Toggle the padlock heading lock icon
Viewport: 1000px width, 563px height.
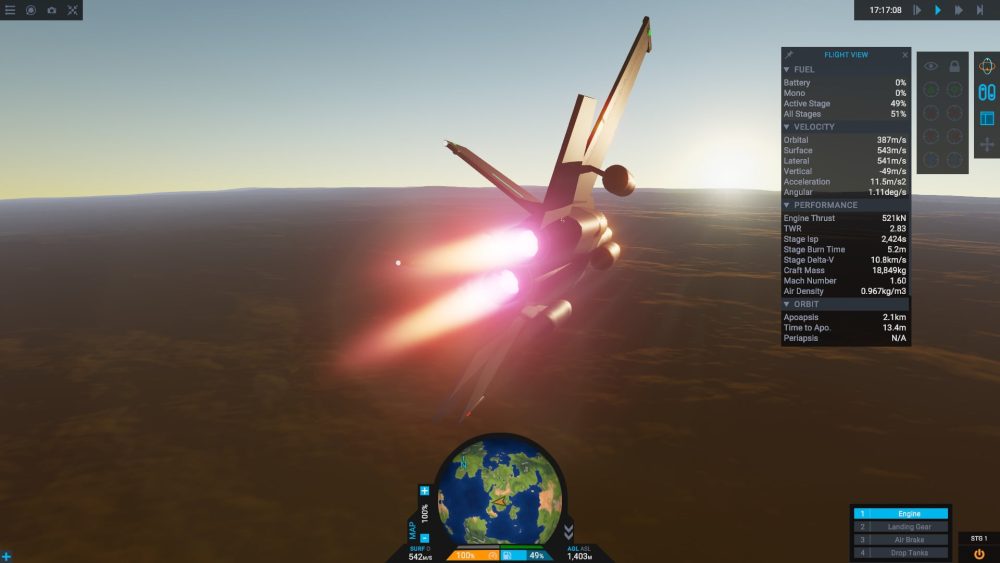point(955,66)
